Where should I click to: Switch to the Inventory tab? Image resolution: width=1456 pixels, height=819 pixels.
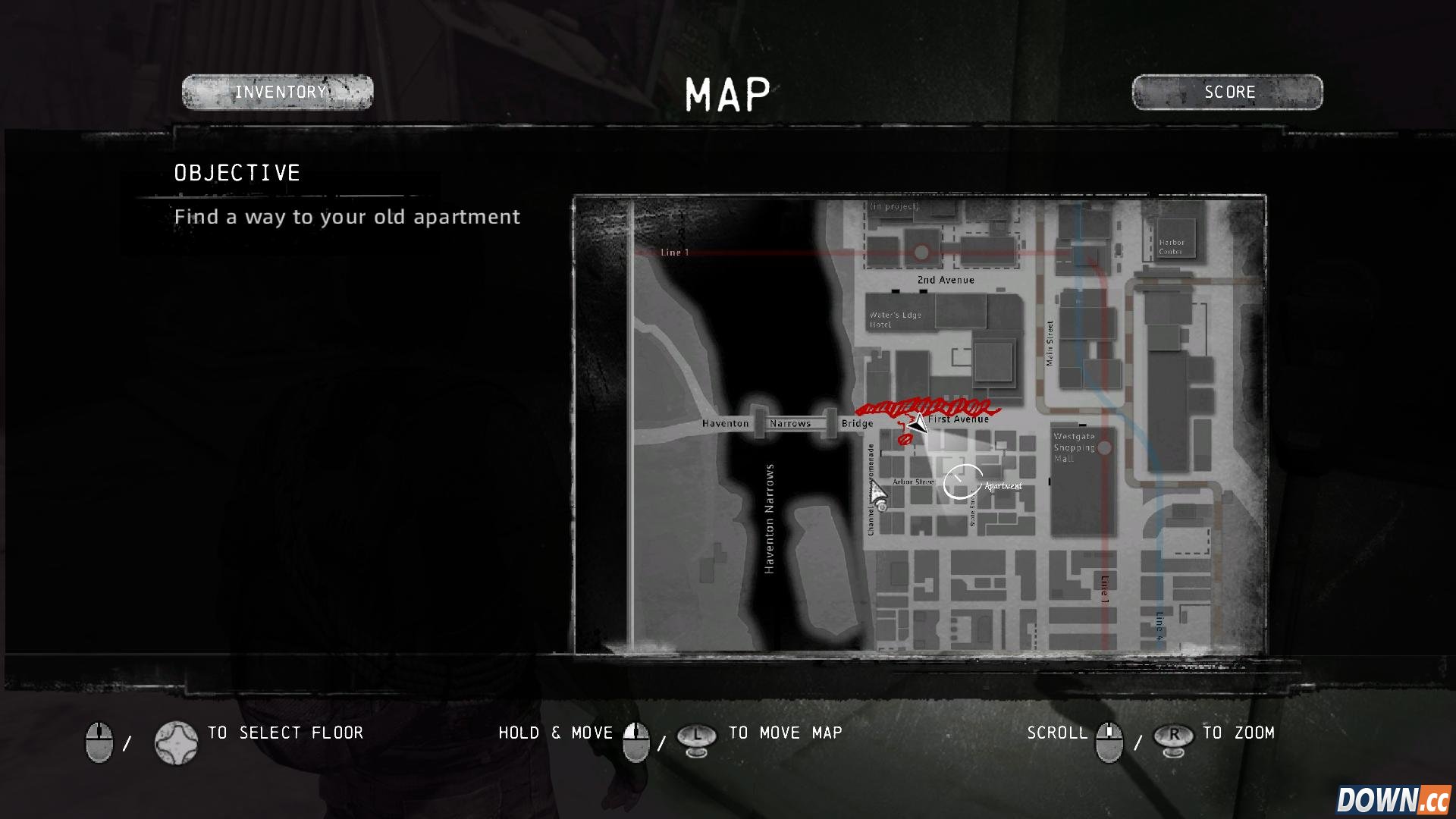pyautogui.click(x=278, y=93)
